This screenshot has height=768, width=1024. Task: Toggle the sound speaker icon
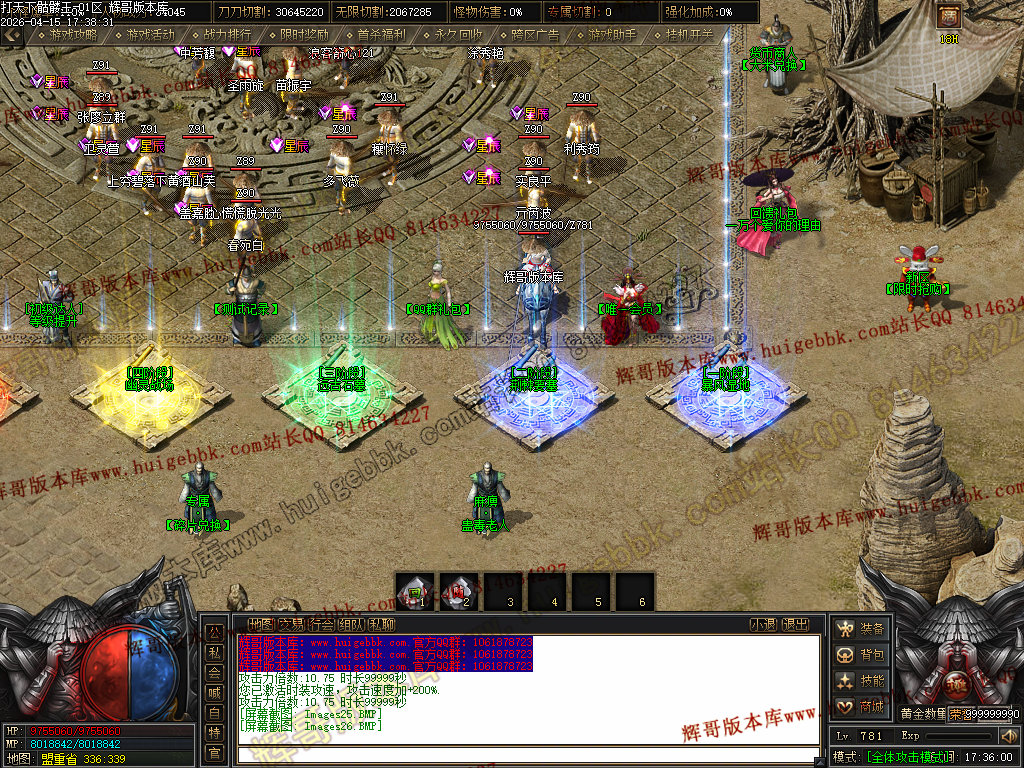(x=1008, y=737)
